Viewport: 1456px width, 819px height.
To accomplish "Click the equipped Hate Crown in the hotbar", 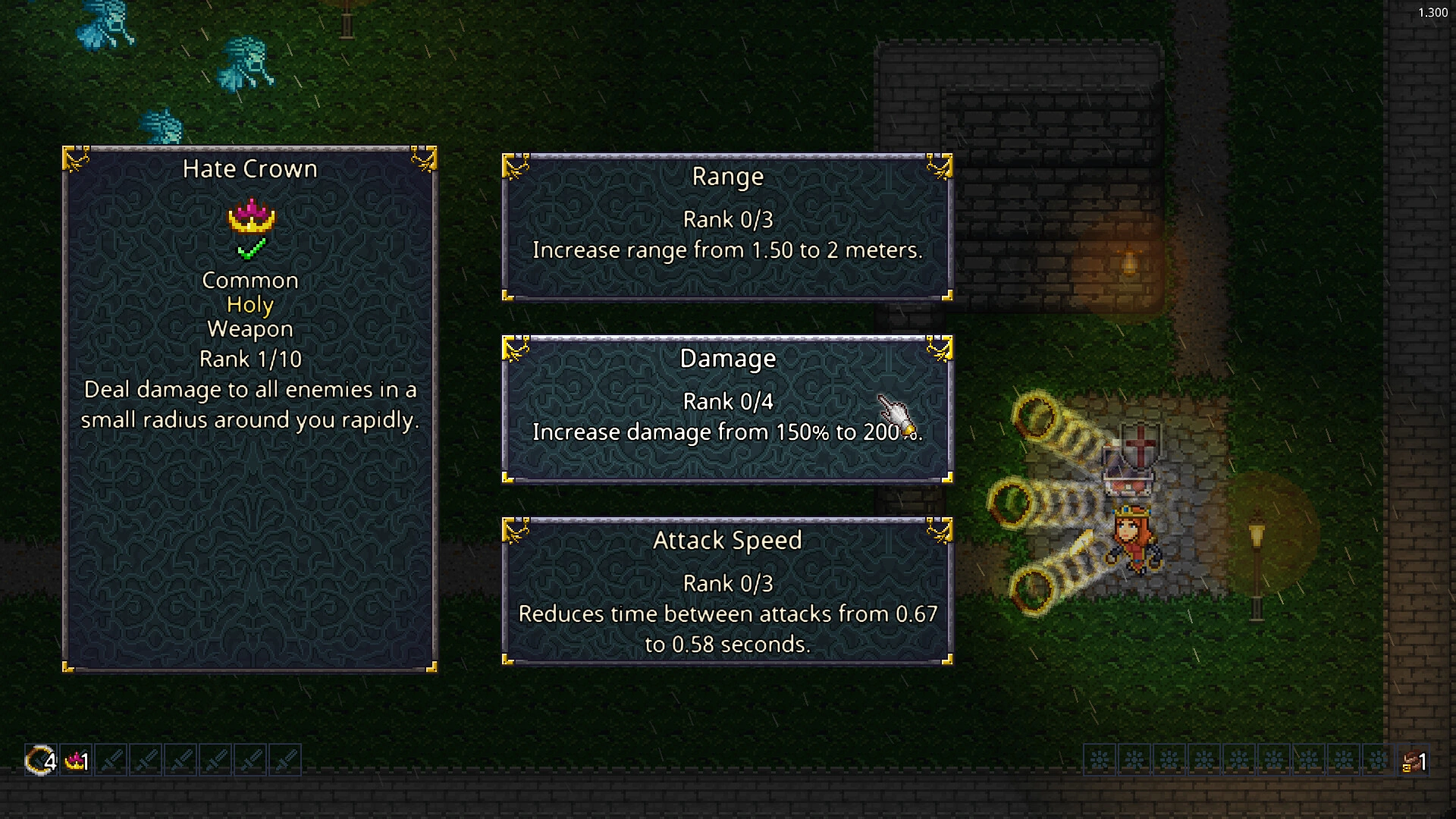I will coord(76,760).
